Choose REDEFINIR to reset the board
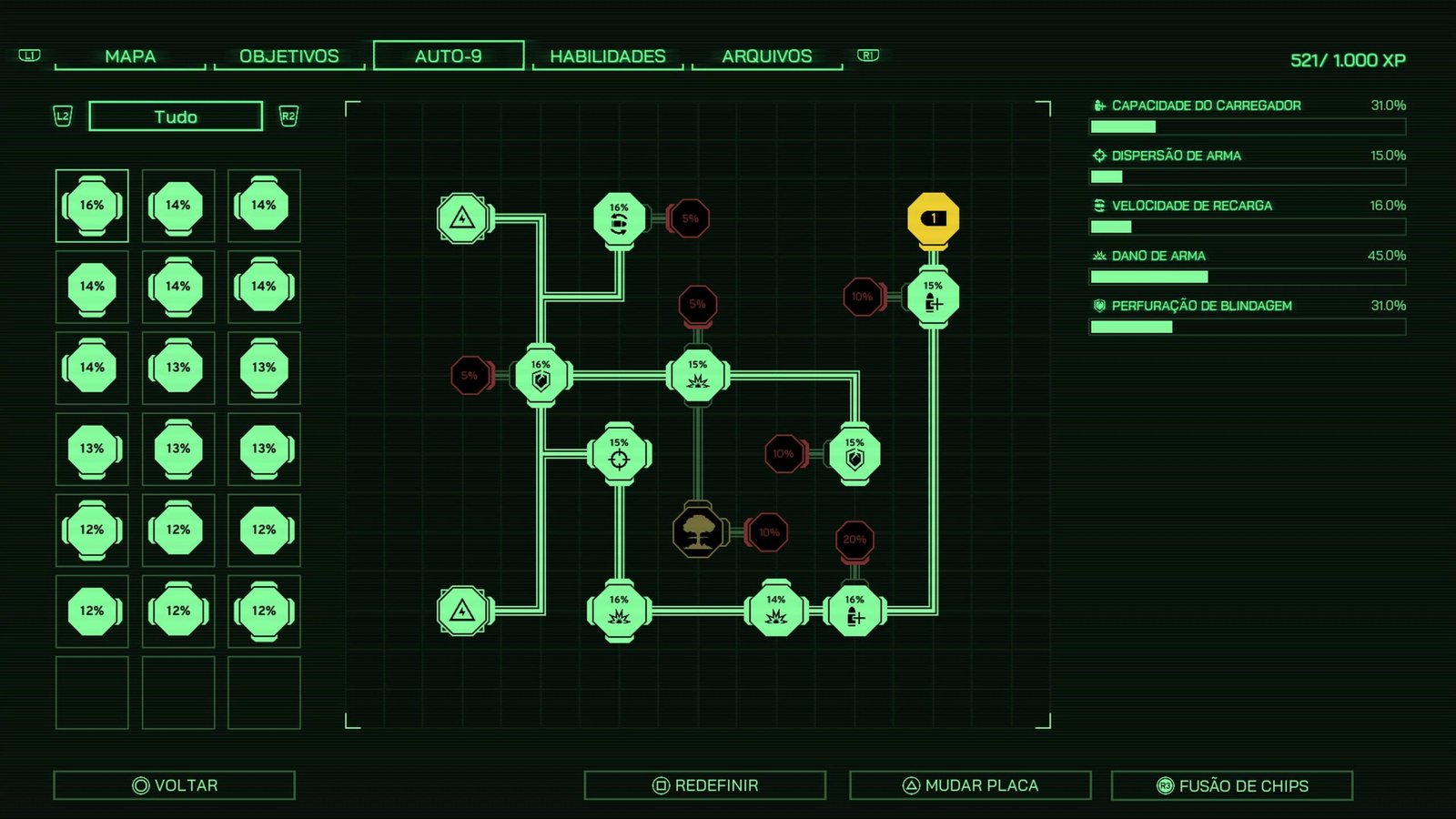 pos(705,785)
